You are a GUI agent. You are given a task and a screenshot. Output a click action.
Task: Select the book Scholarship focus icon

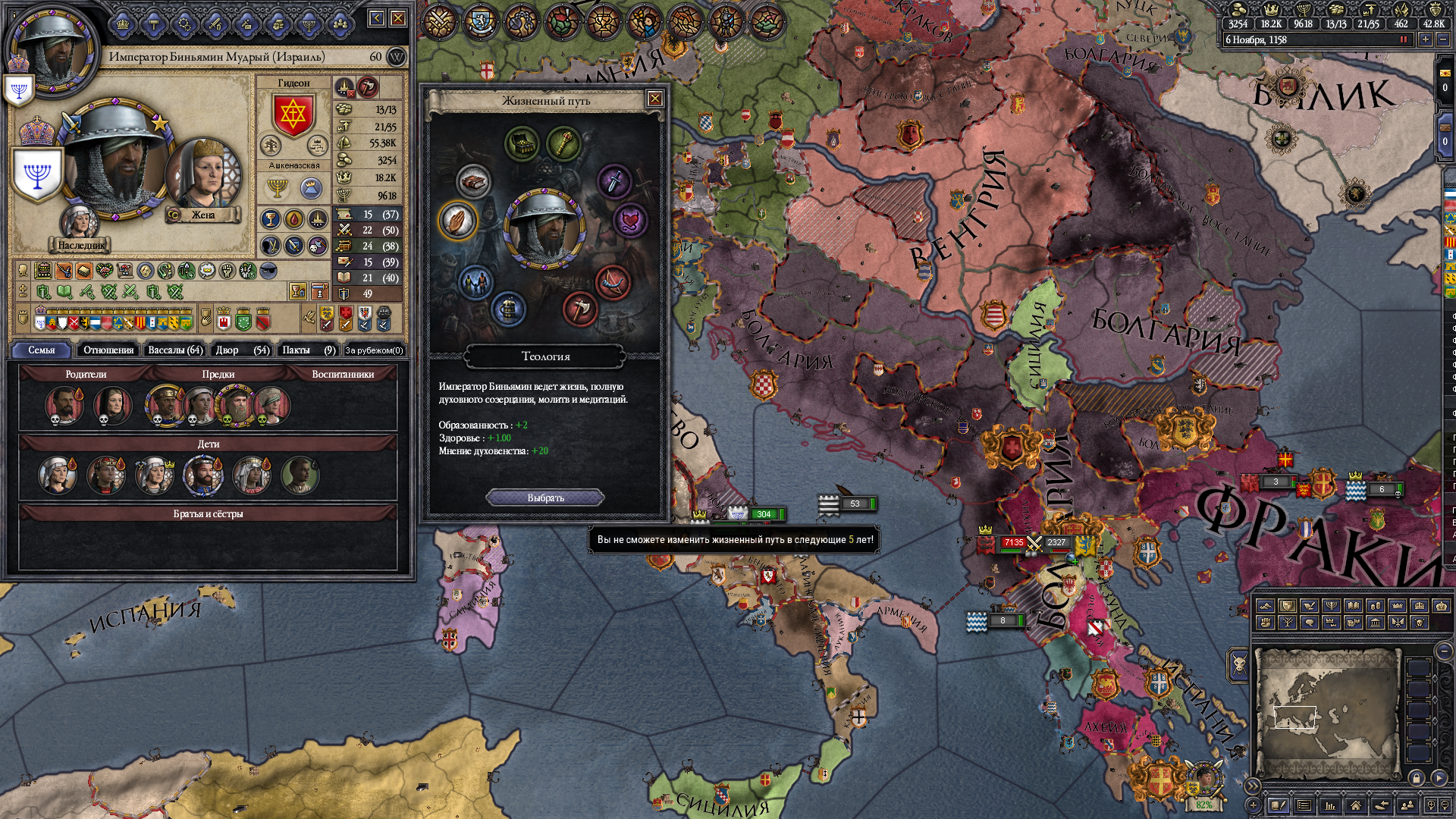point(474,182)
